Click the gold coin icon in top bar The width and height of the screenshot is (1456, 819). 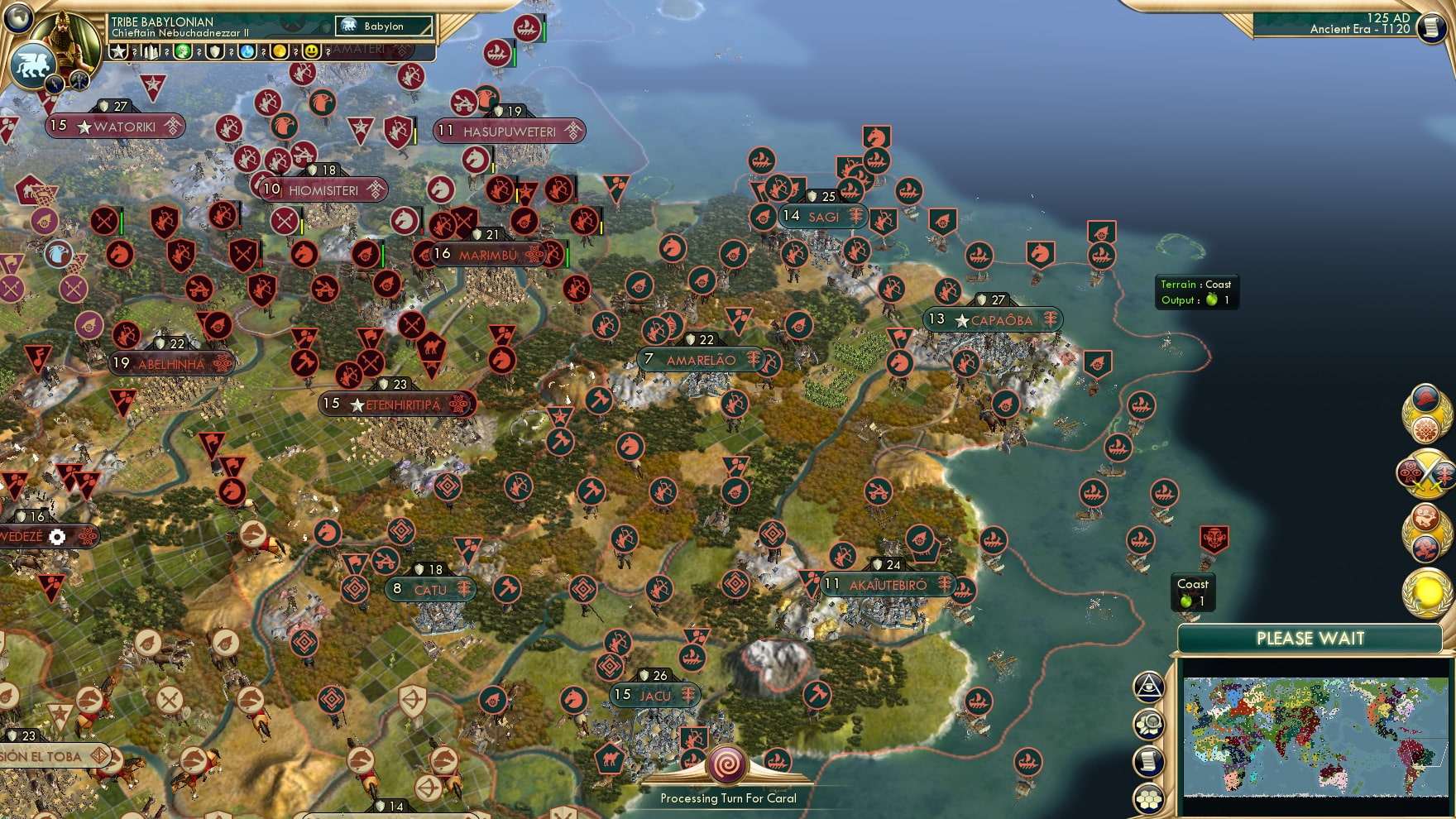pyautogui.click(x=278, y=52)
